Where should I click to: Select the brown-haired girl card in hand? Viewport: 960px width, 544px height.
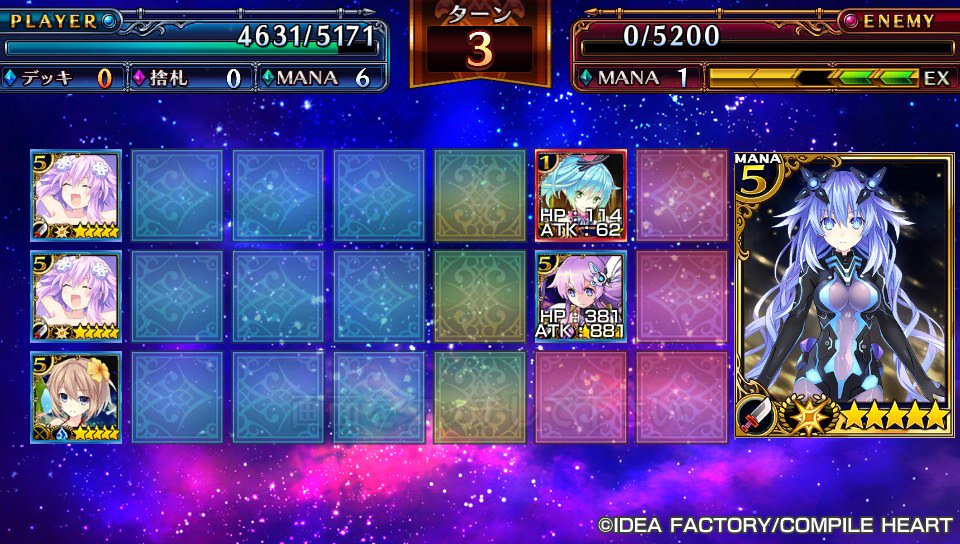(x=76, y=397)
